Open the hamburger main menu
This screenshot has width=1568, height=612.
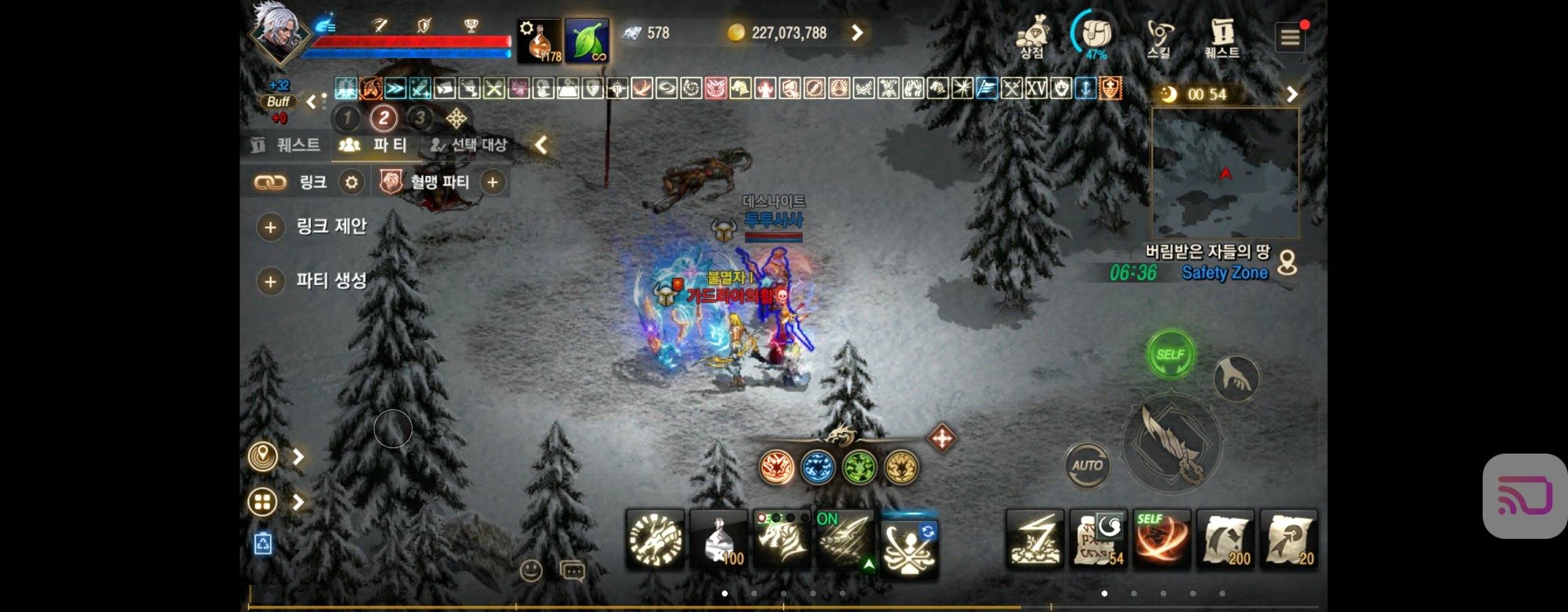pyautogui.click(x=1290, y=38)
